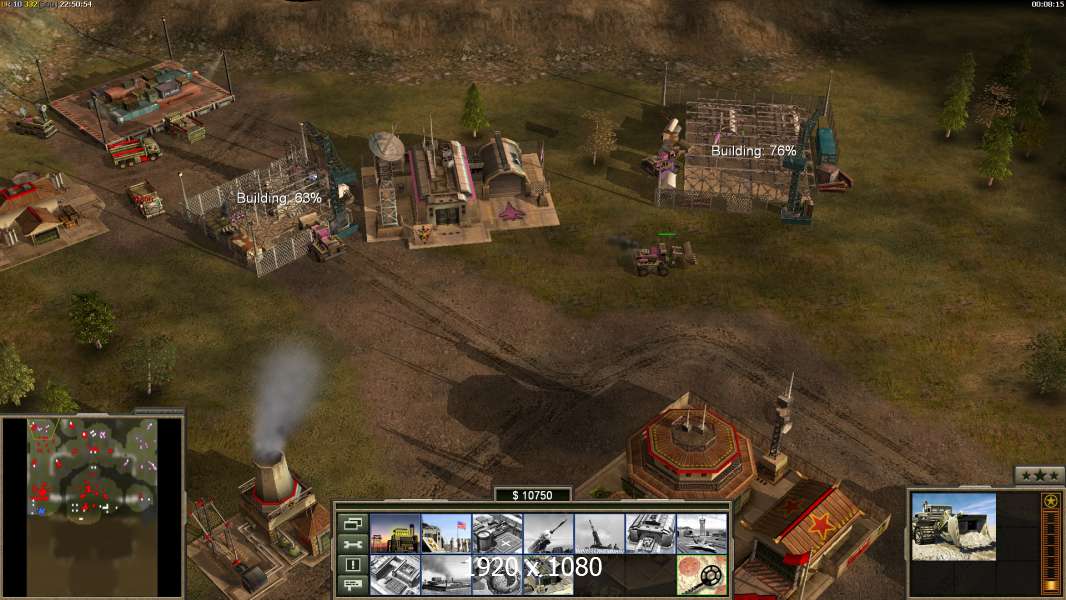Select the war factory build icon
The width and height of the screenshot is (1066, 600).
click(650, 534)
